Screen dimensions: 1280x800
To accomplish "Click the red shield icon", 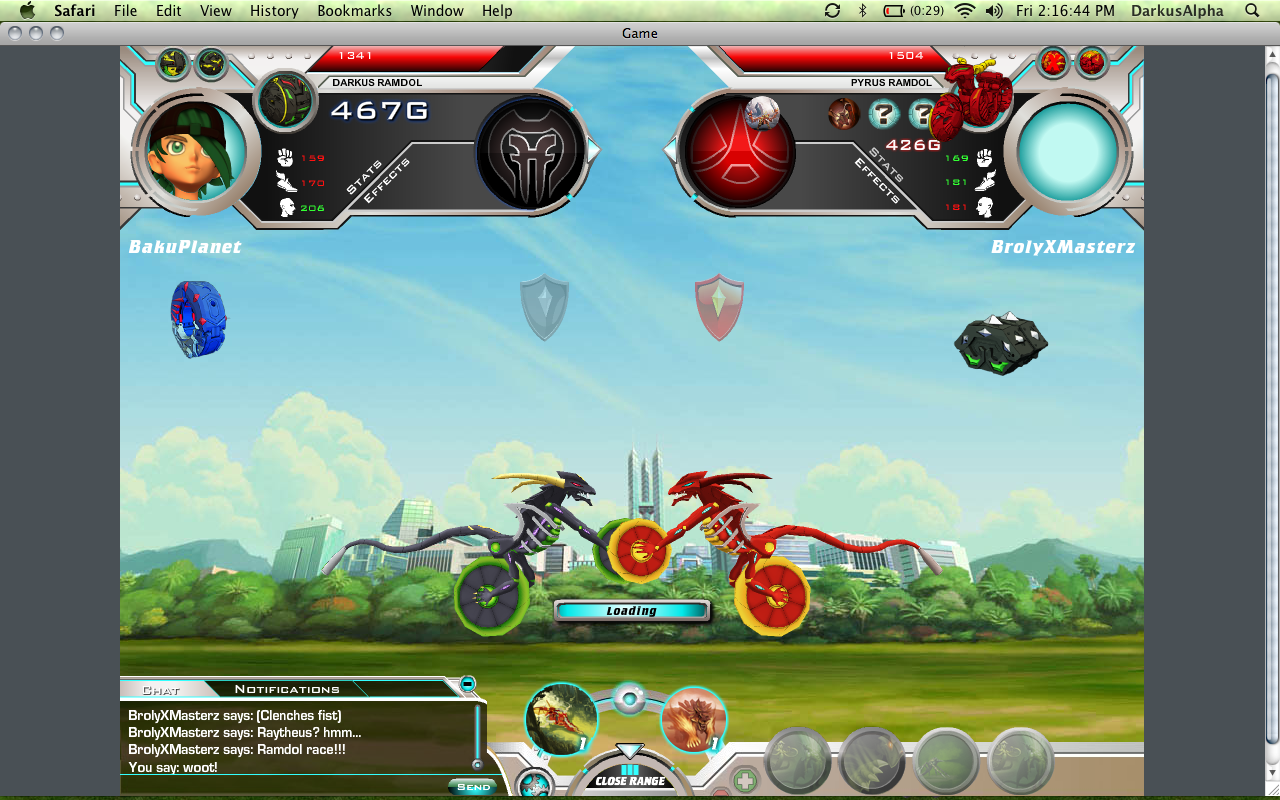I will click(719, 306).
